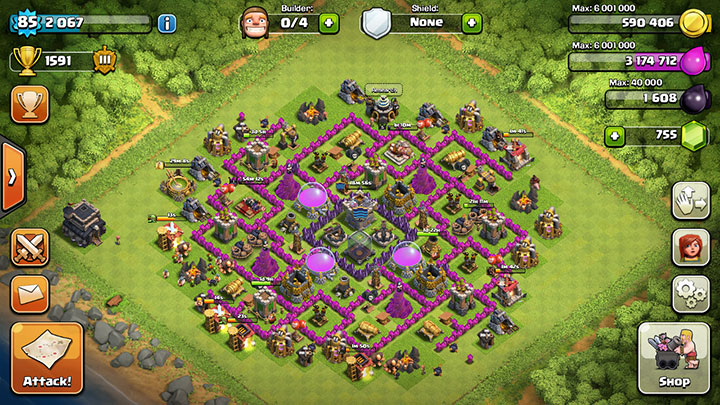Open the envelope mail inbox
The width and height of the screenshot is (720, 405).
pyautogui.click(x=28, y=294)
